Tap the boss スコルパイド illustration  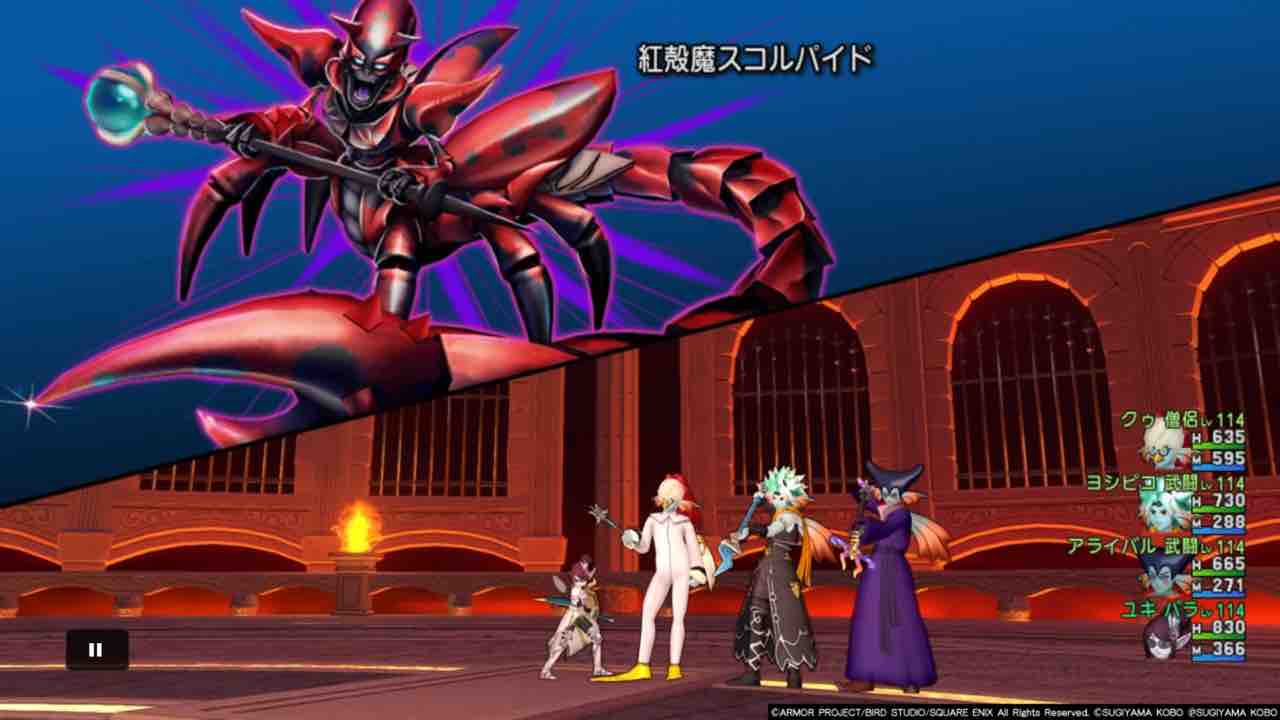point(400,180)
